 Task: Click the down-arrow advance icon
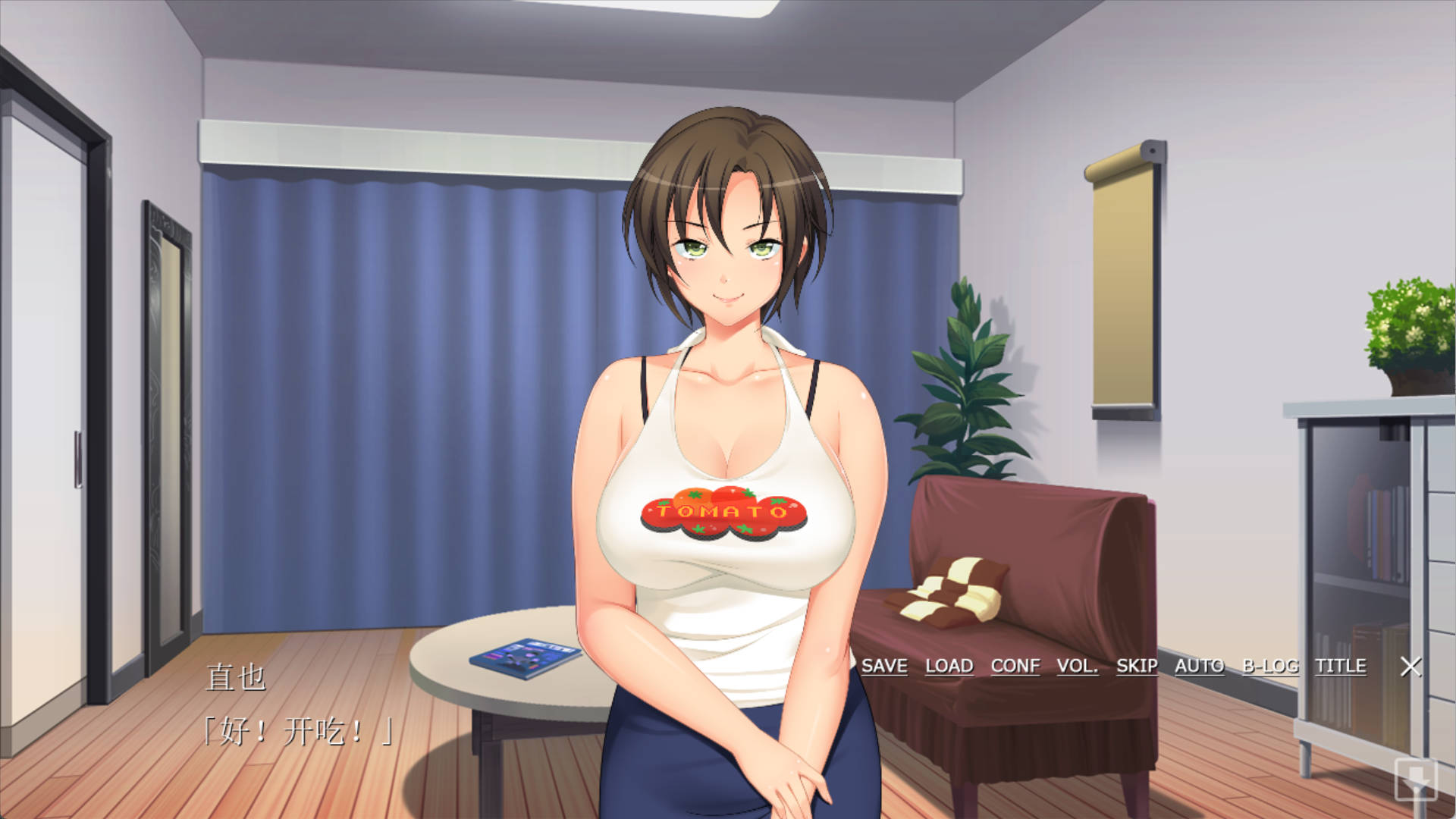pyautogui.click(x=1416, y=779)
